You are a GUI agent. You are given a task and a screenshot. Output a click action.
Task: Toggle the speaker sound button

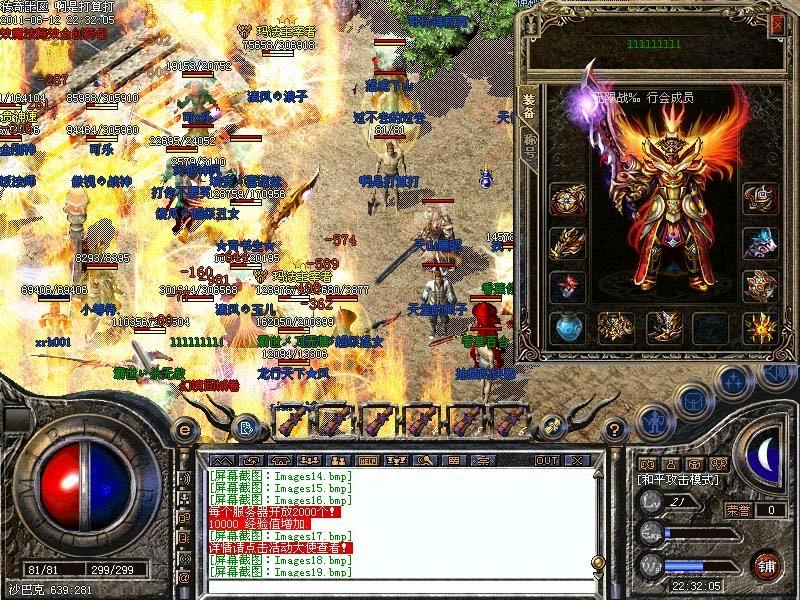point(774,374)
